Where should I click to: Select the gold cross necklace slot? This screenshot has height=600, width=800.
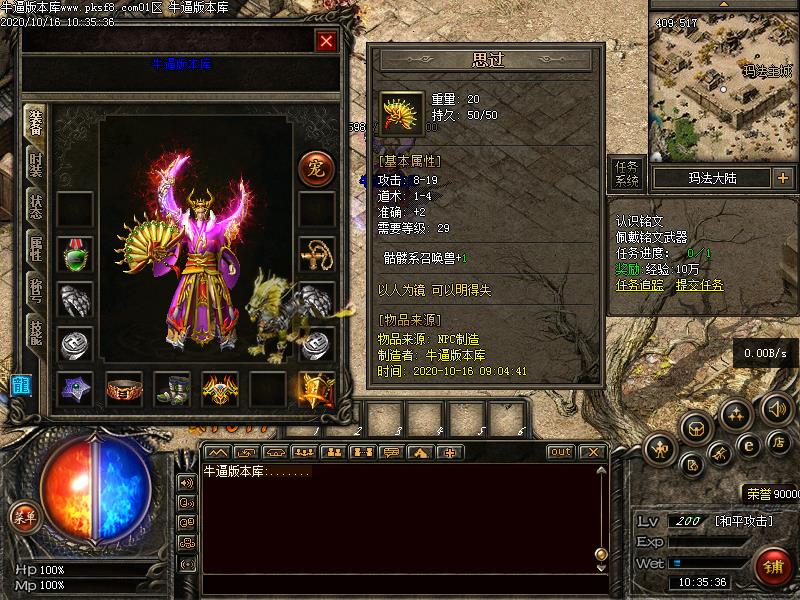317,255
